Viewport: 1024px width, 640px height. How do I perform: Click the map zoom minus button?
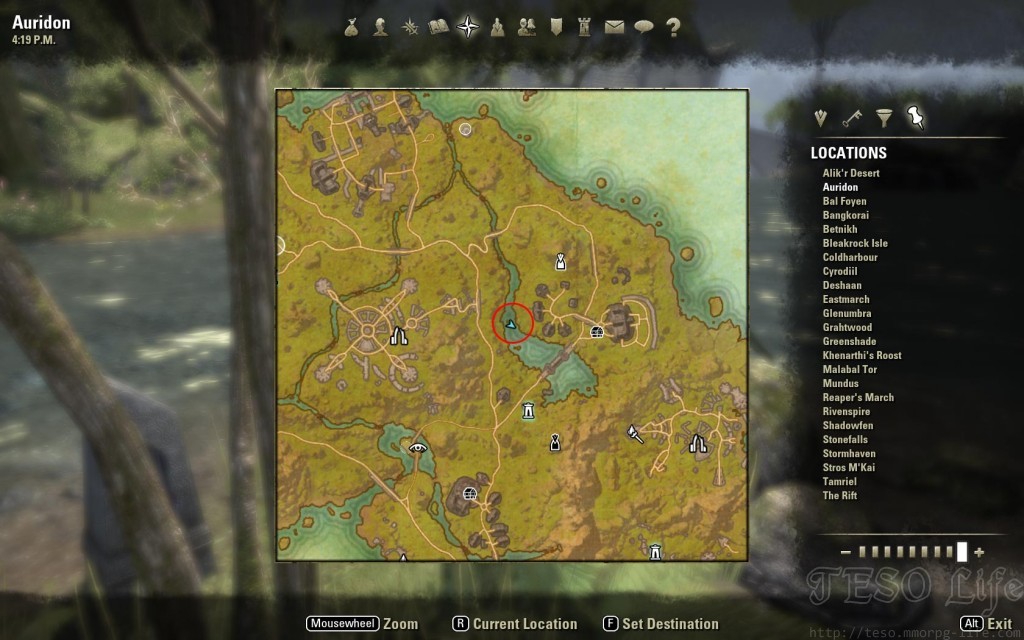[x=846, y=552]
